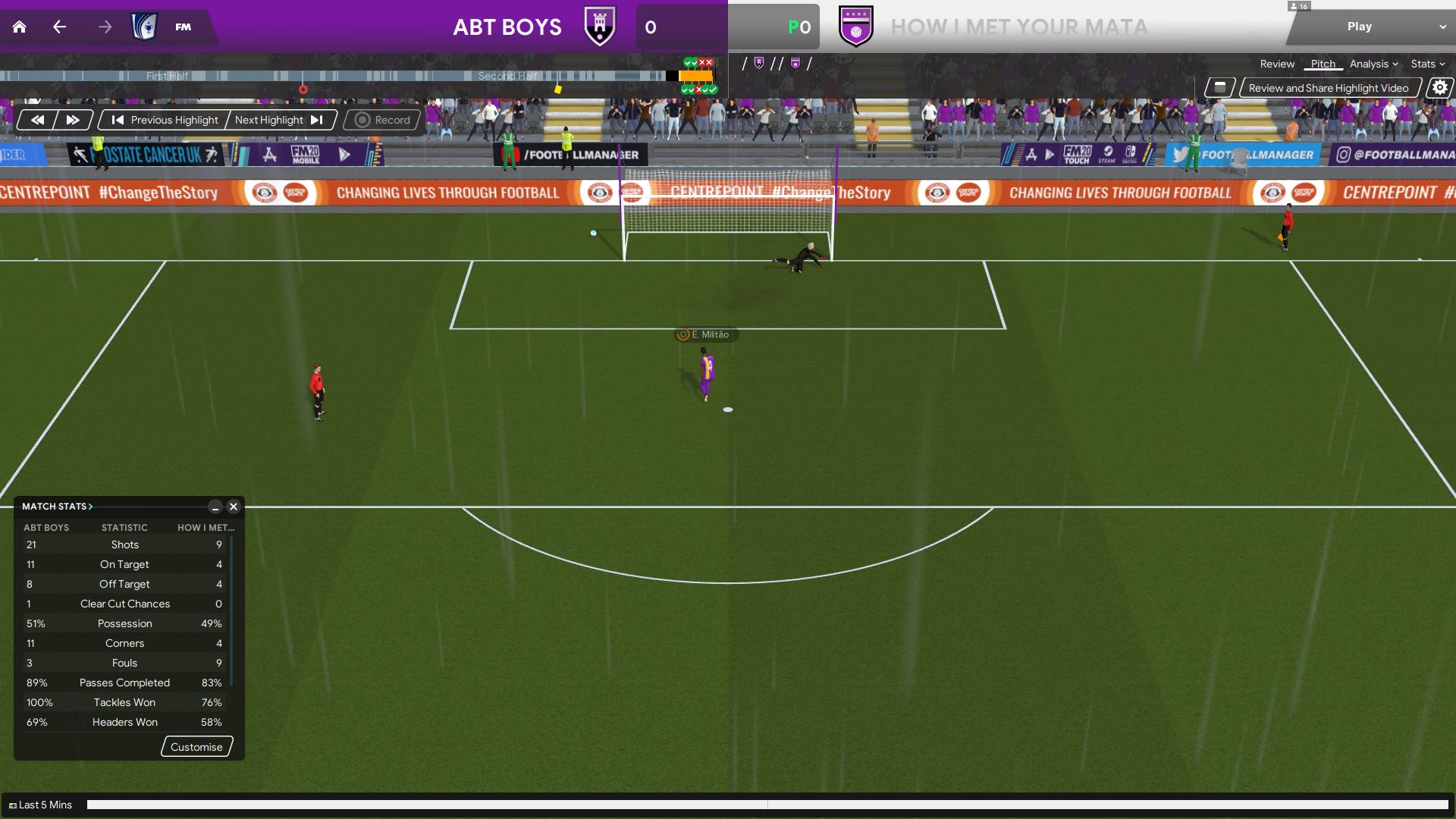Rewind the match replay
This screenshot has width=1456, height=819.
(37, 120)
